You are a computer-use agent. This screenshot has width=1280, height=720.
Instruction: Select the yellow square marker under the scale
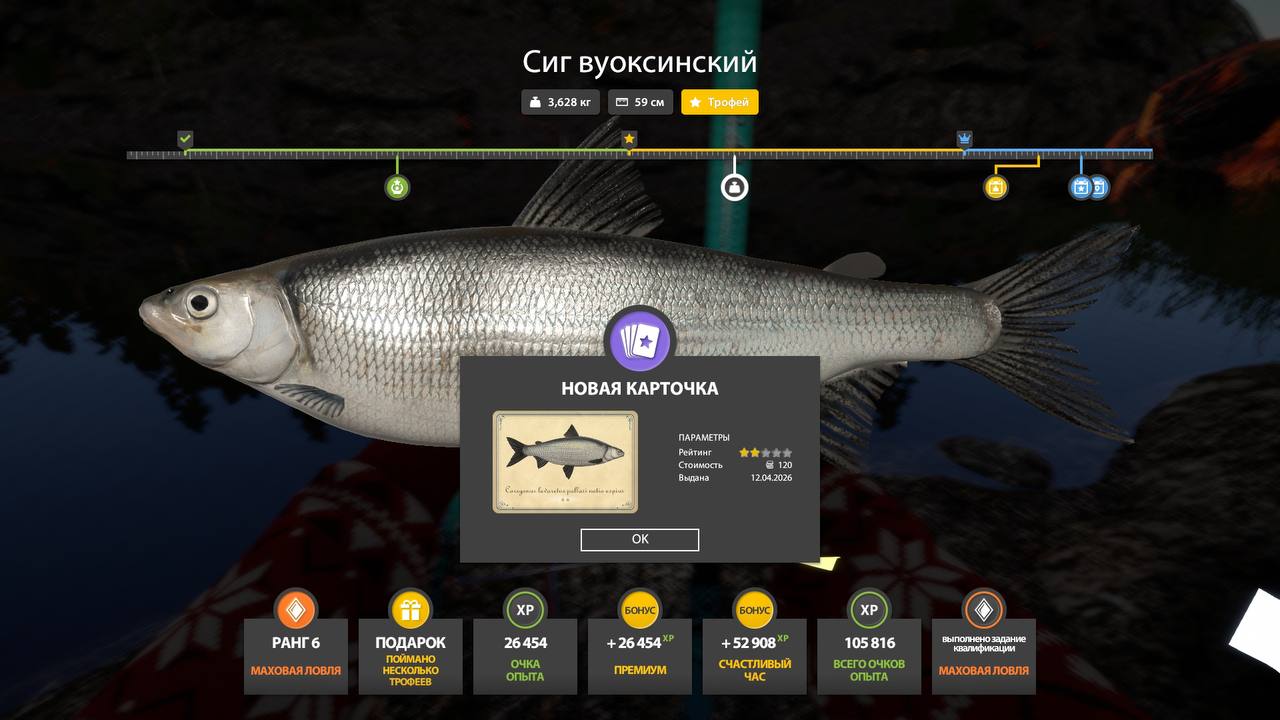tap(995, 187)
